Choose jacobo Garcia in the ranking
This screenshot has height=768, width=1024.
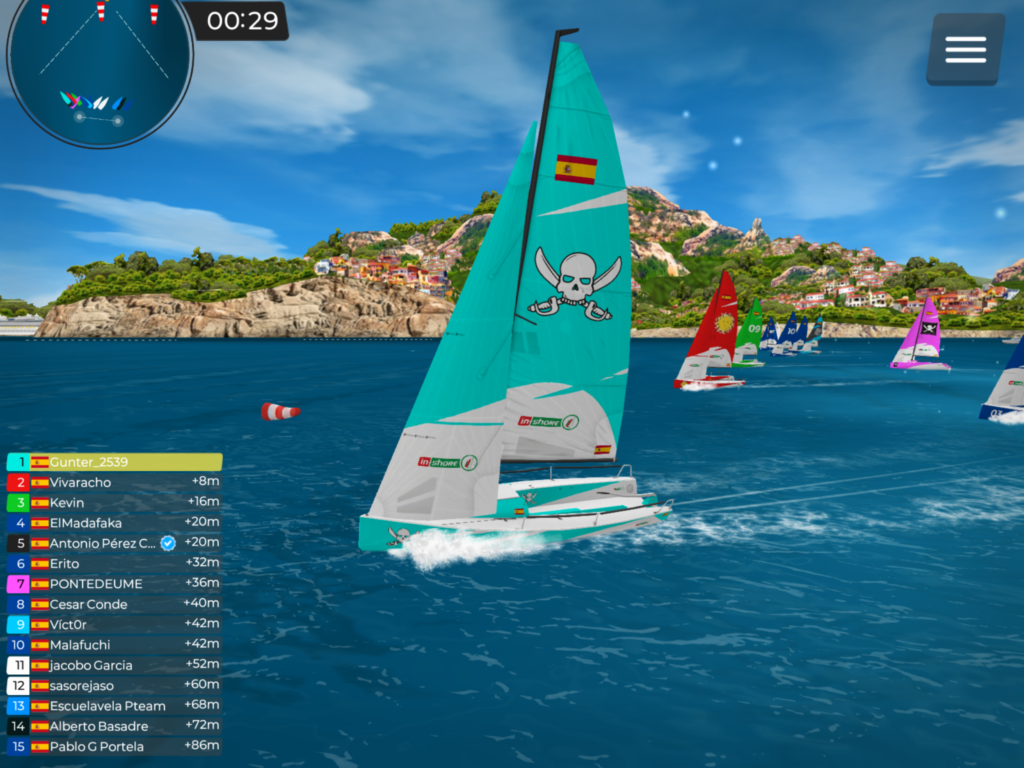[114, 665]
